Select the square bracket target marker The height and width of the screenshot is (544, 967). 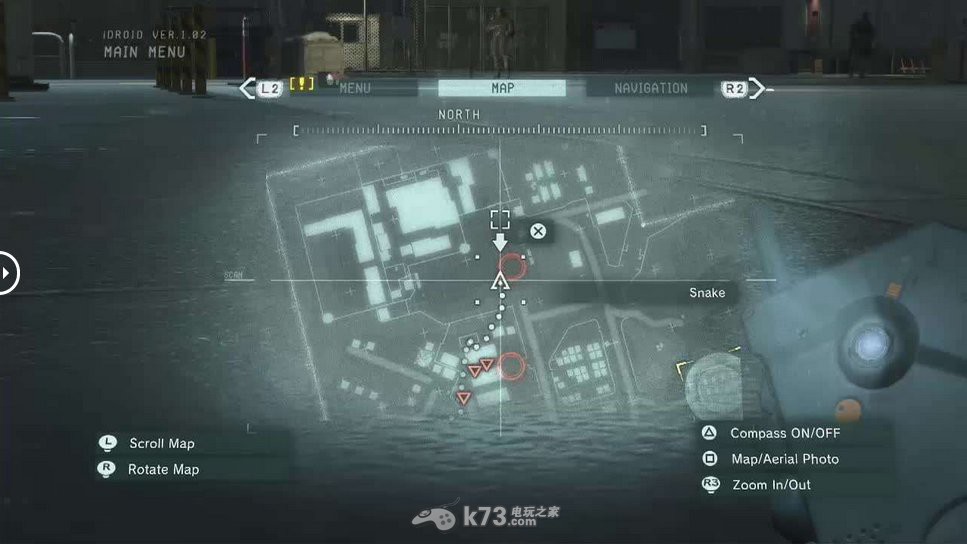(500, 219)
